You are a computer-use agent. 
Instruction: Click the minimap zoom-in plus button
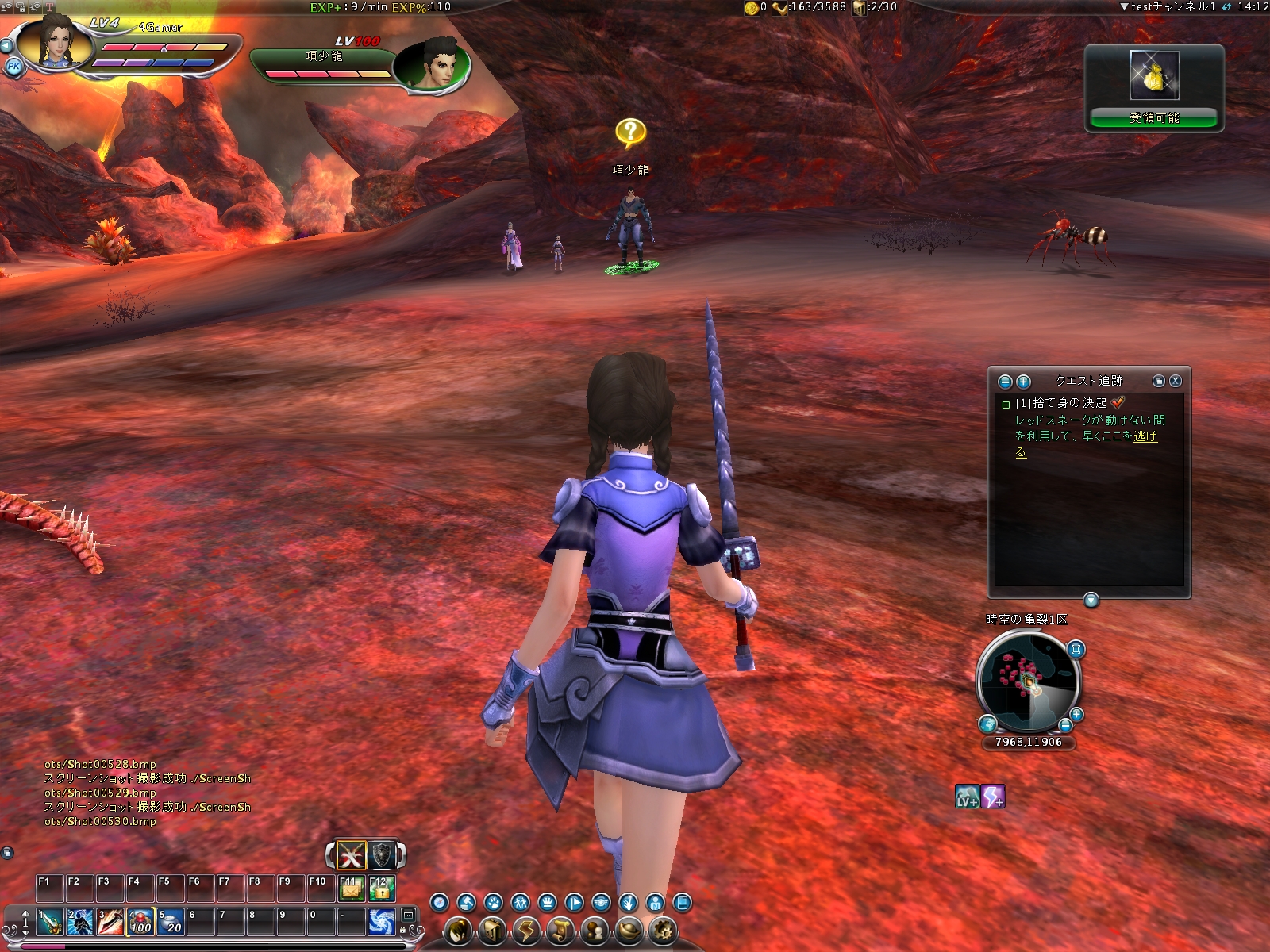point(1076,714)
